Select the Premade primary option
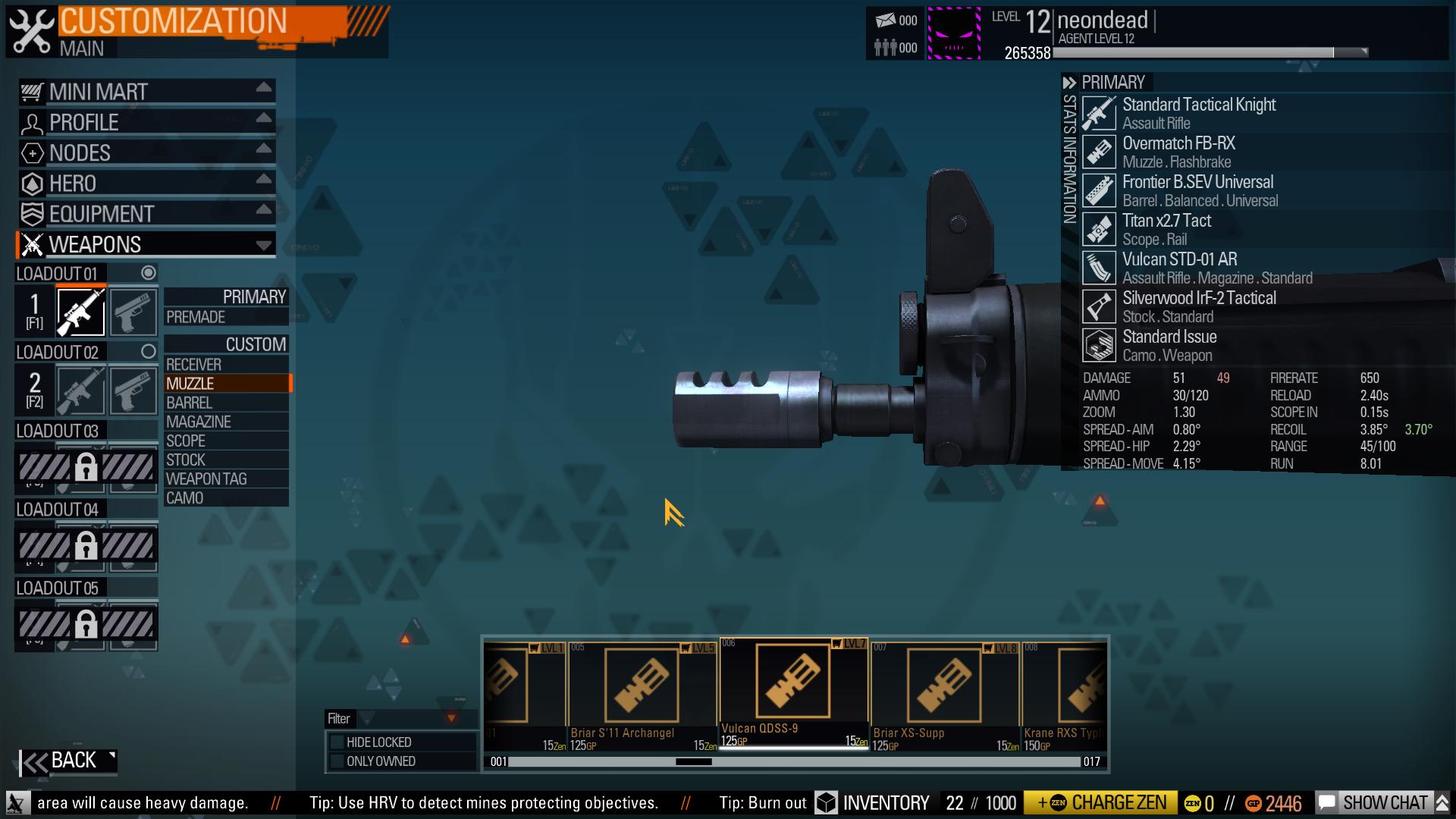This screenshot has width=1456, height=819. (x=226, y=317)
